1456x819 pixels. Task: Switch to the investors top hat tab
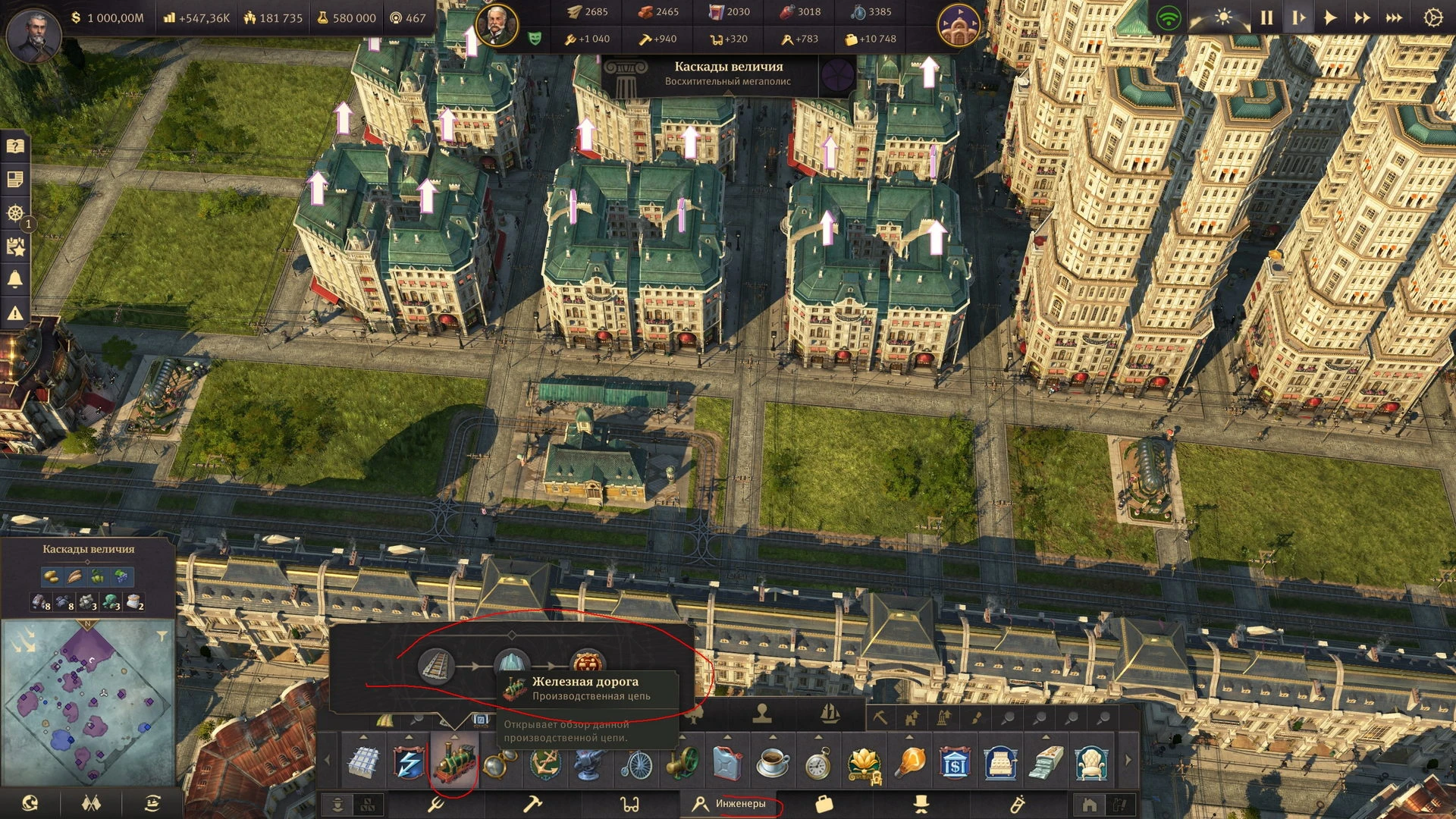pyautogui.click(x=921, y=803)
